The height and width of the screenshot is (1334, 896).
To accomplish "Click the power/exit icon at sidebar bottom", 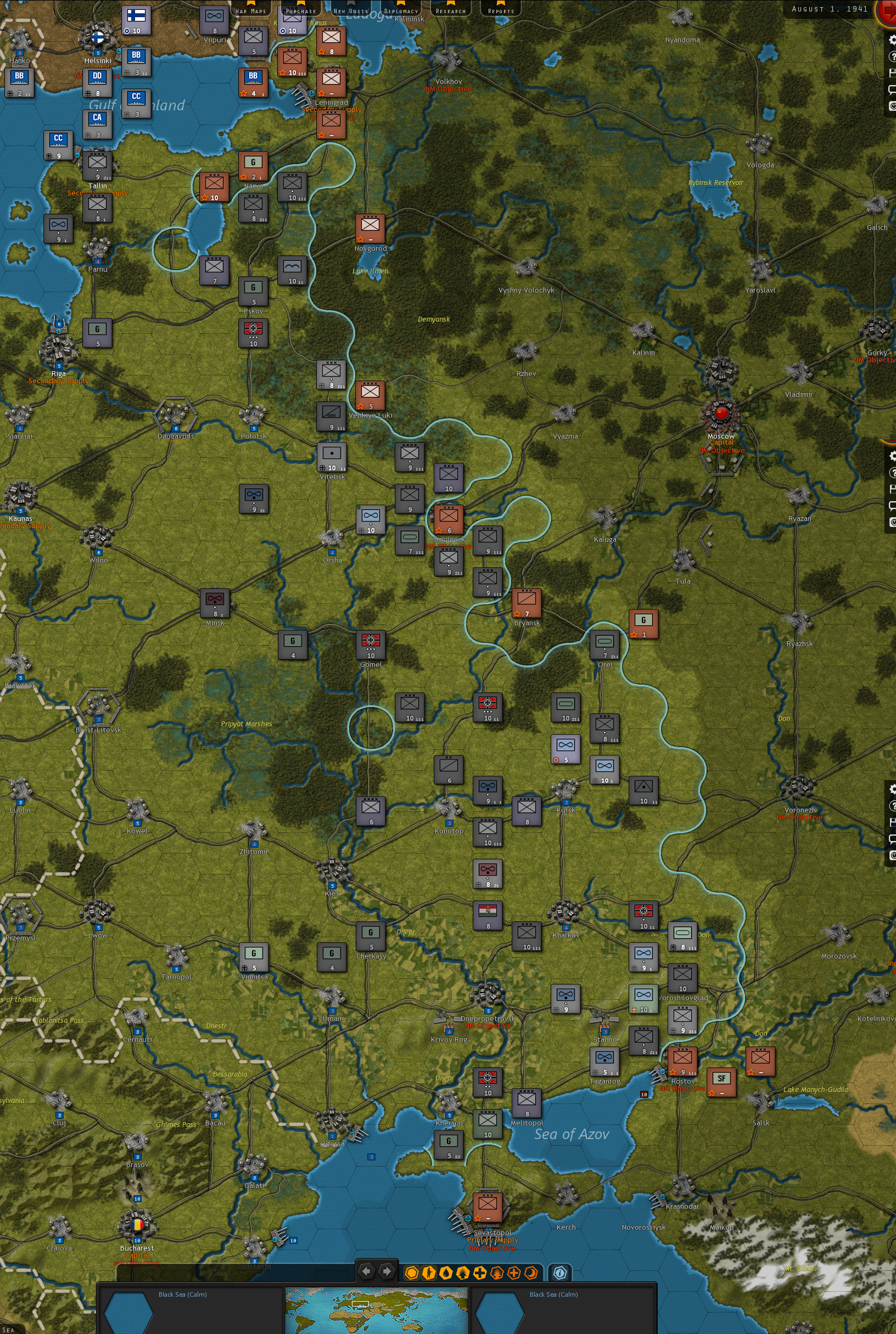I will pos(892,104).
